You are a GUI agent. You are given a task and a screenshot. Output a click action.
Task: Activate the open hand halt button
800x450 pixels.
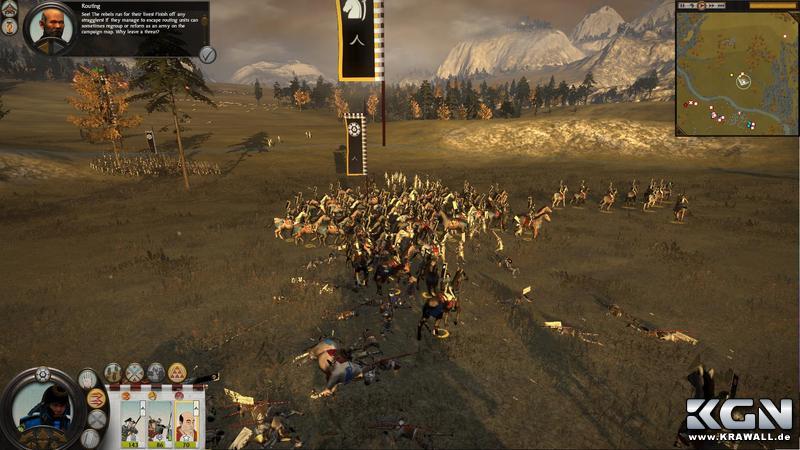coord(88,379)
